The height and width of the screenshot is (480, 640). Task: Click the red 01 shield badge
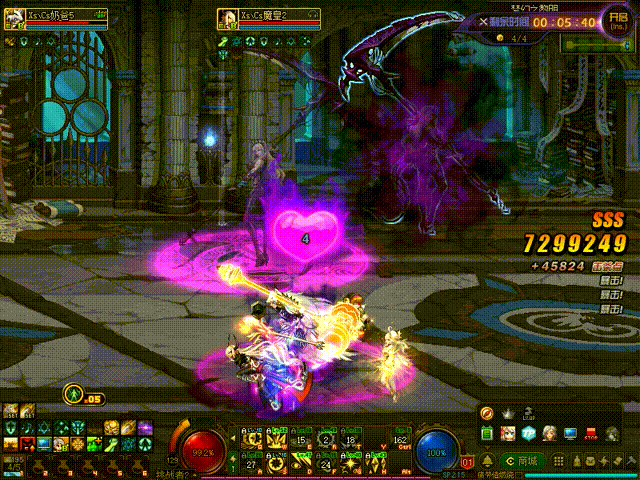467,462
